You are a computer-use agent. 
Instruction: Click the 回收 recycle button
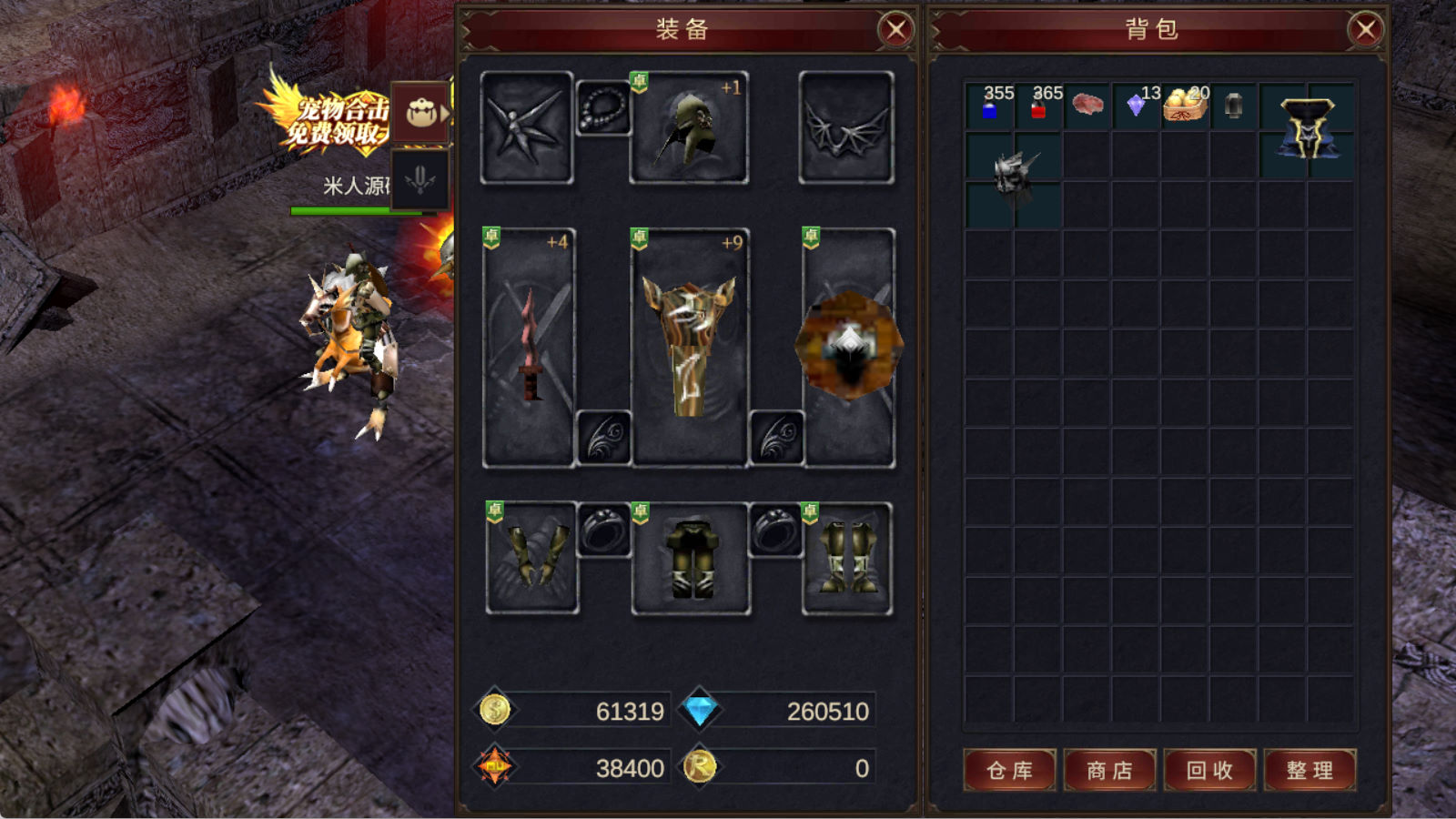point(1210,771)
